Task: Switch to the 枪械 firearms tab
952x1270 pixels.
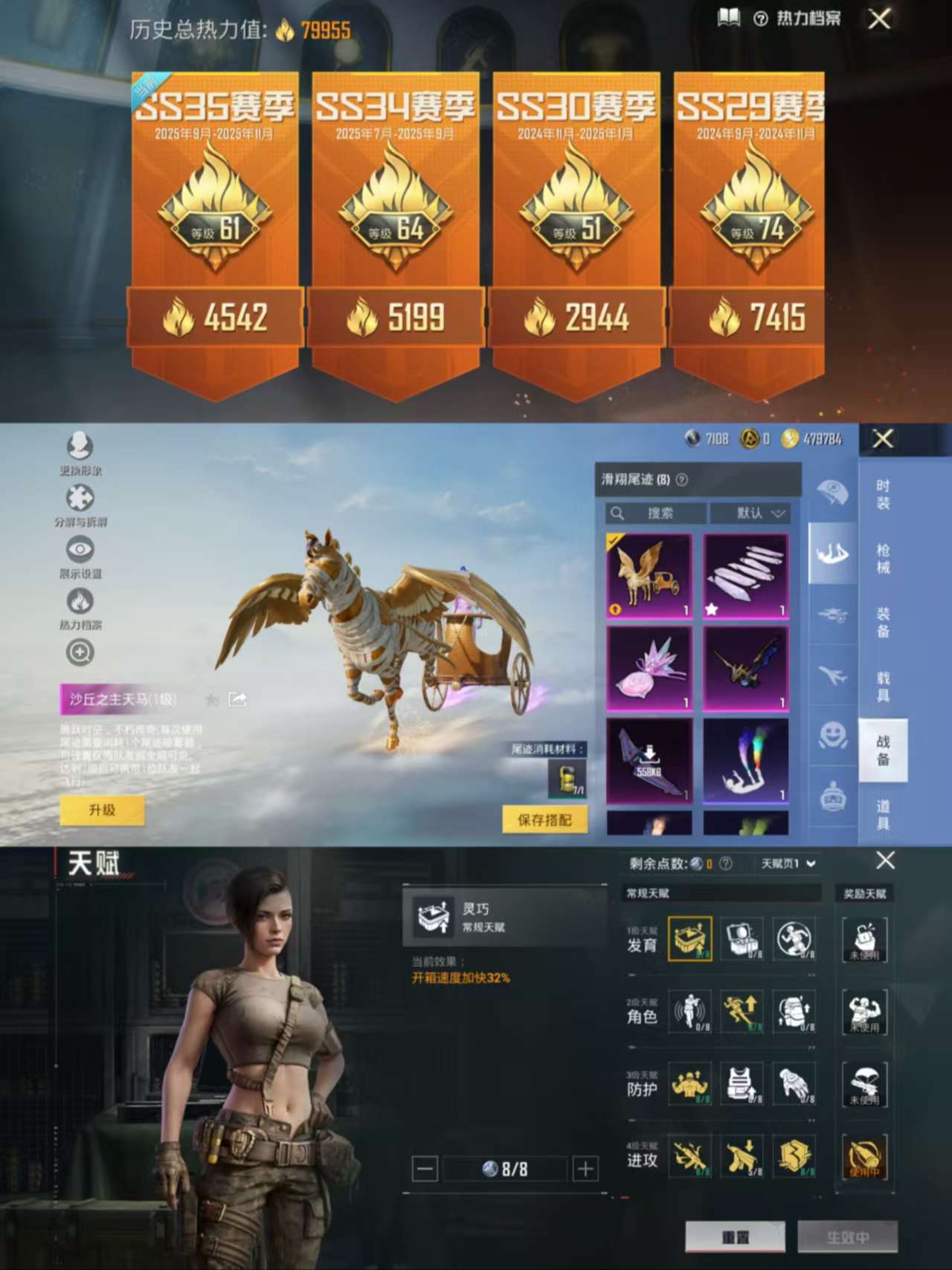Action: tap(883, 558)
